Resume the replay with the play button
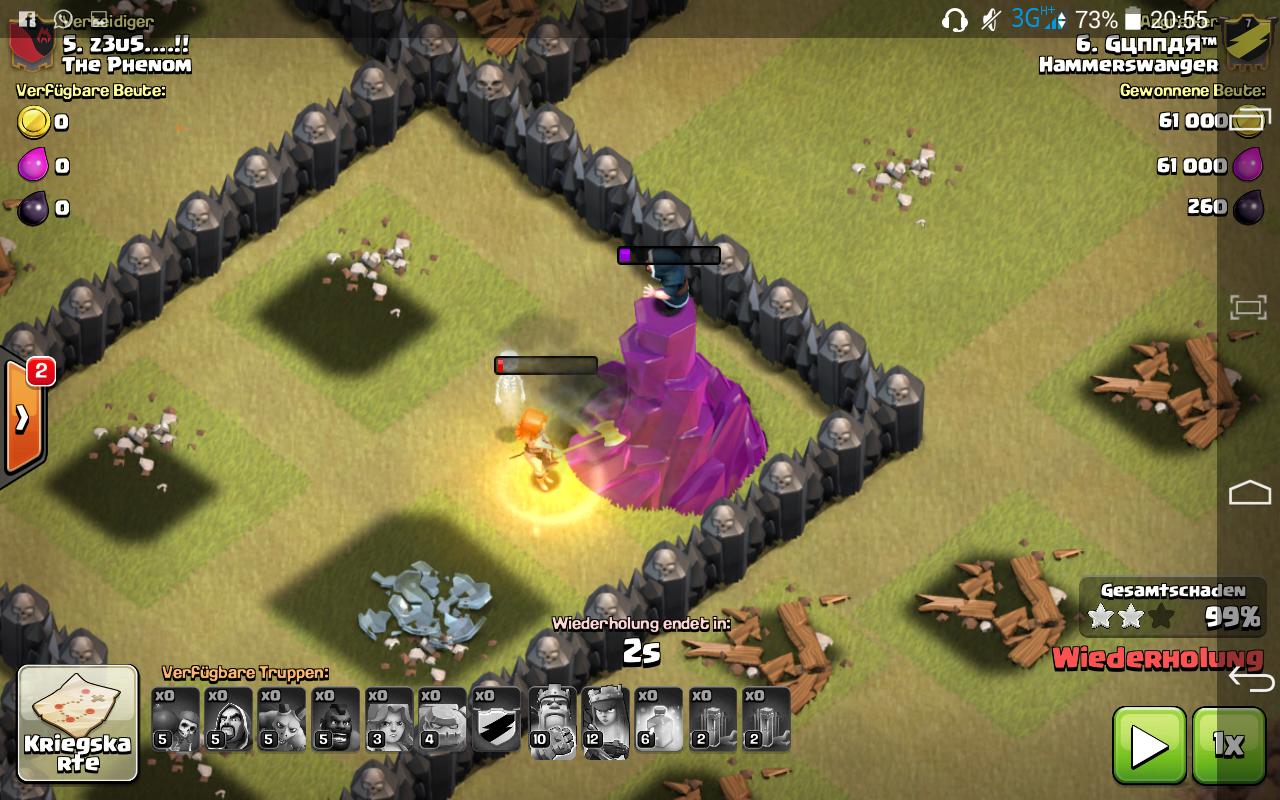 (x=1149, y=745)
